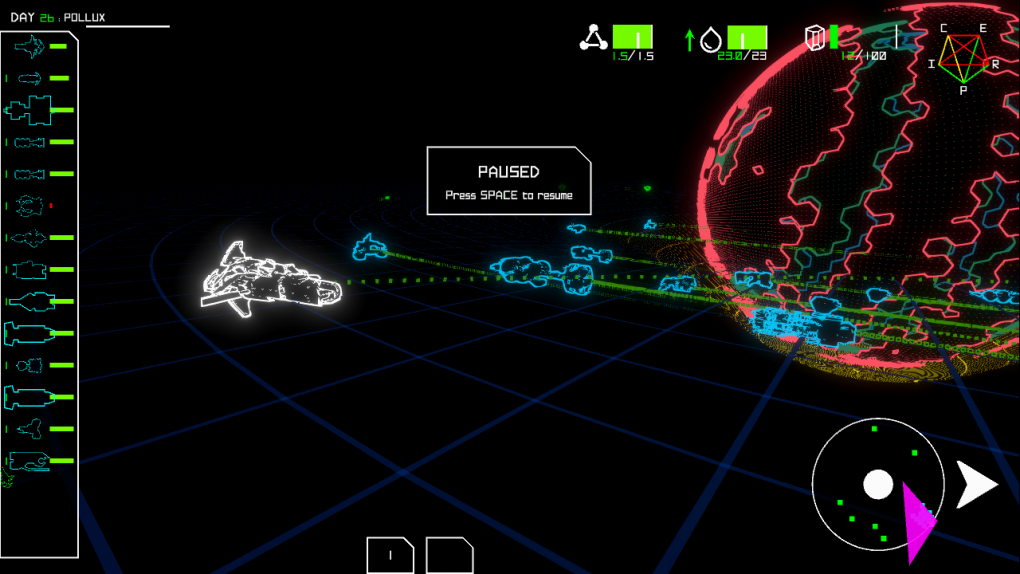
Task: Select the blank bottom slot
Action: pyautogui.click(x=449, y=555)
